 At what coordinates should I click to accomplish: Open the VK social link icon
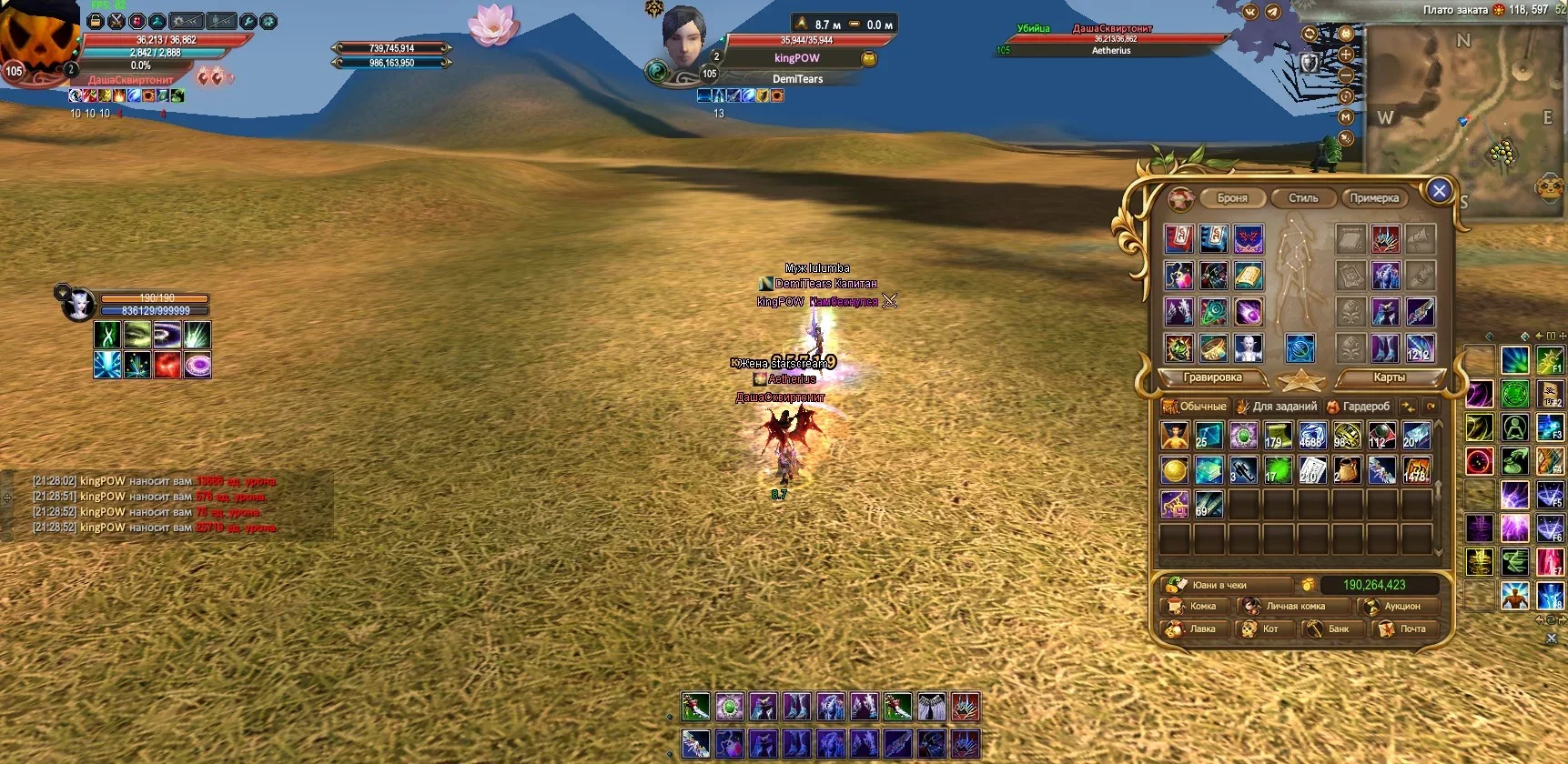1249,12
